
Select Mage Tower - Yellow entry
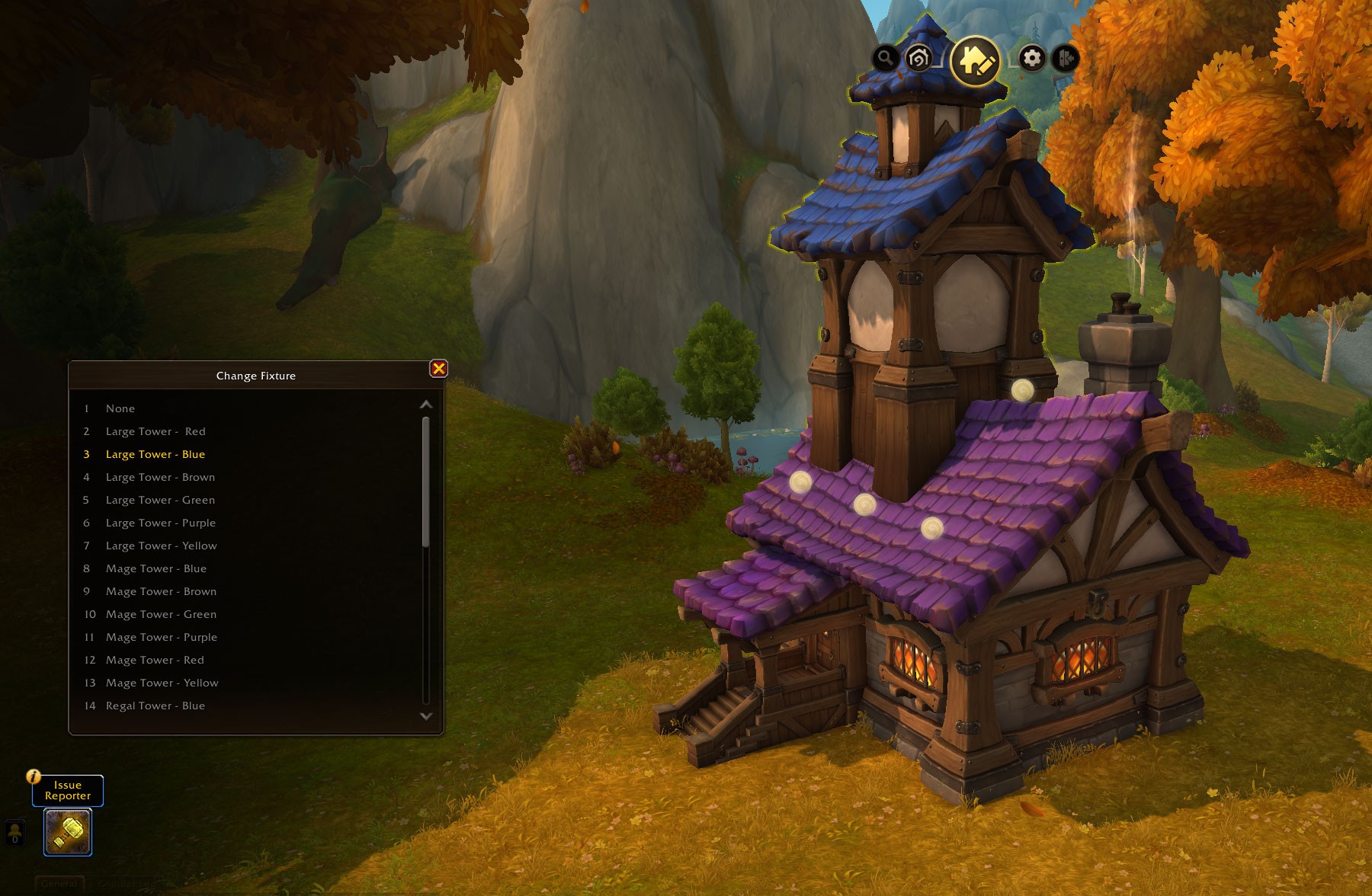pos(162,683)
